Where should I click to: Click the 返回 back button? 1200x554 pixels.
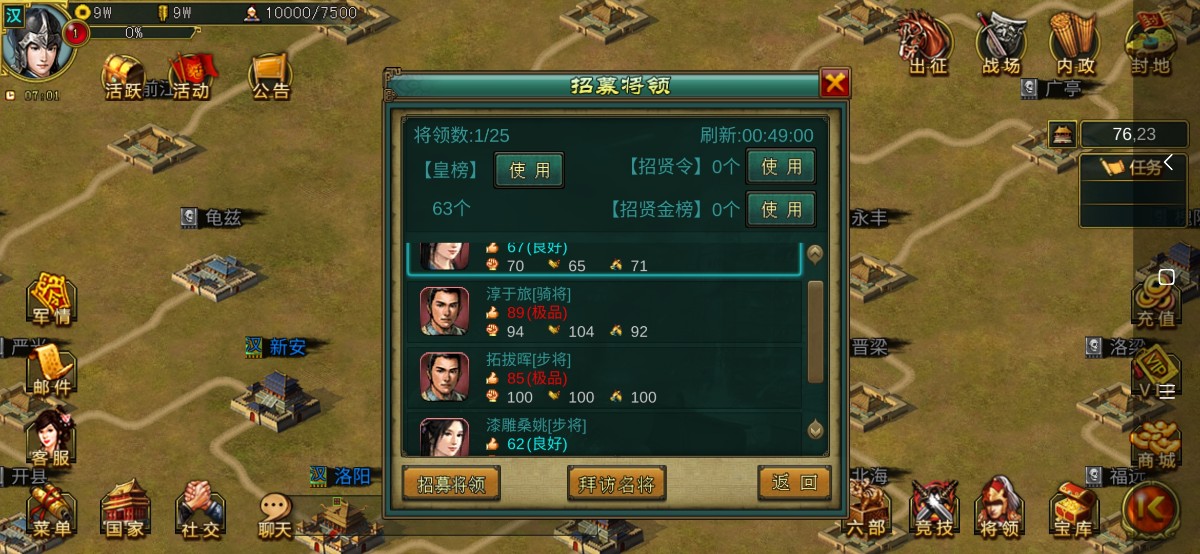(794, 483)
